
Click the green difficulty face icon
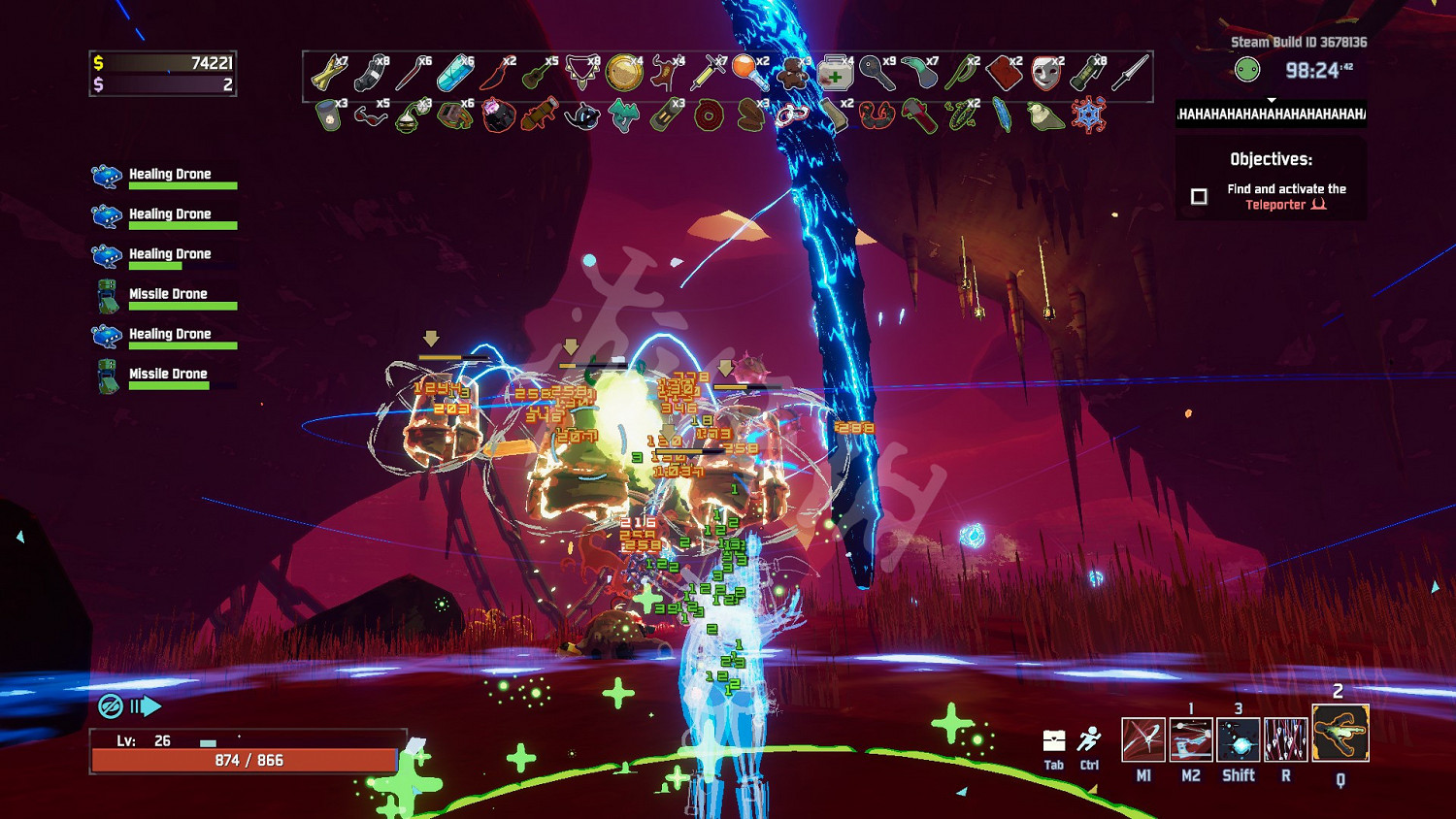[1247, 70]
